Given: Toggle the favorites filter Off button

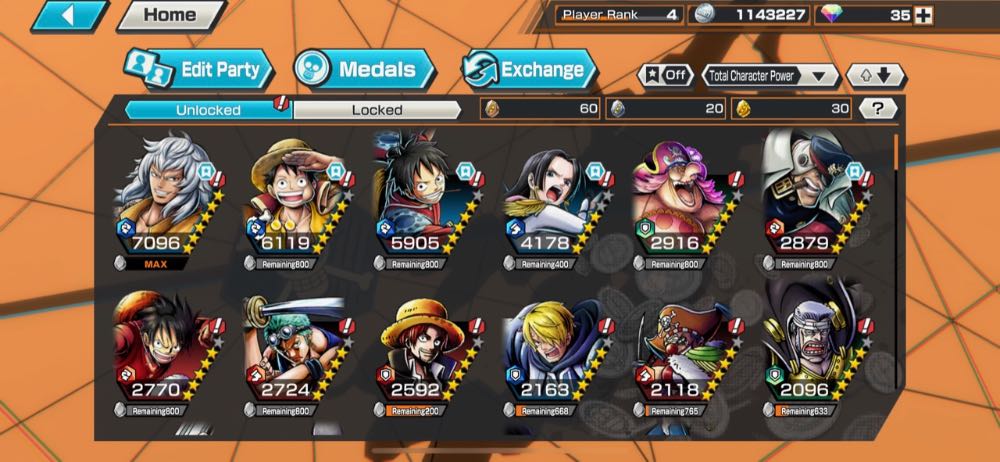Looking at the screenshot, I should click(x=664, y=76).
